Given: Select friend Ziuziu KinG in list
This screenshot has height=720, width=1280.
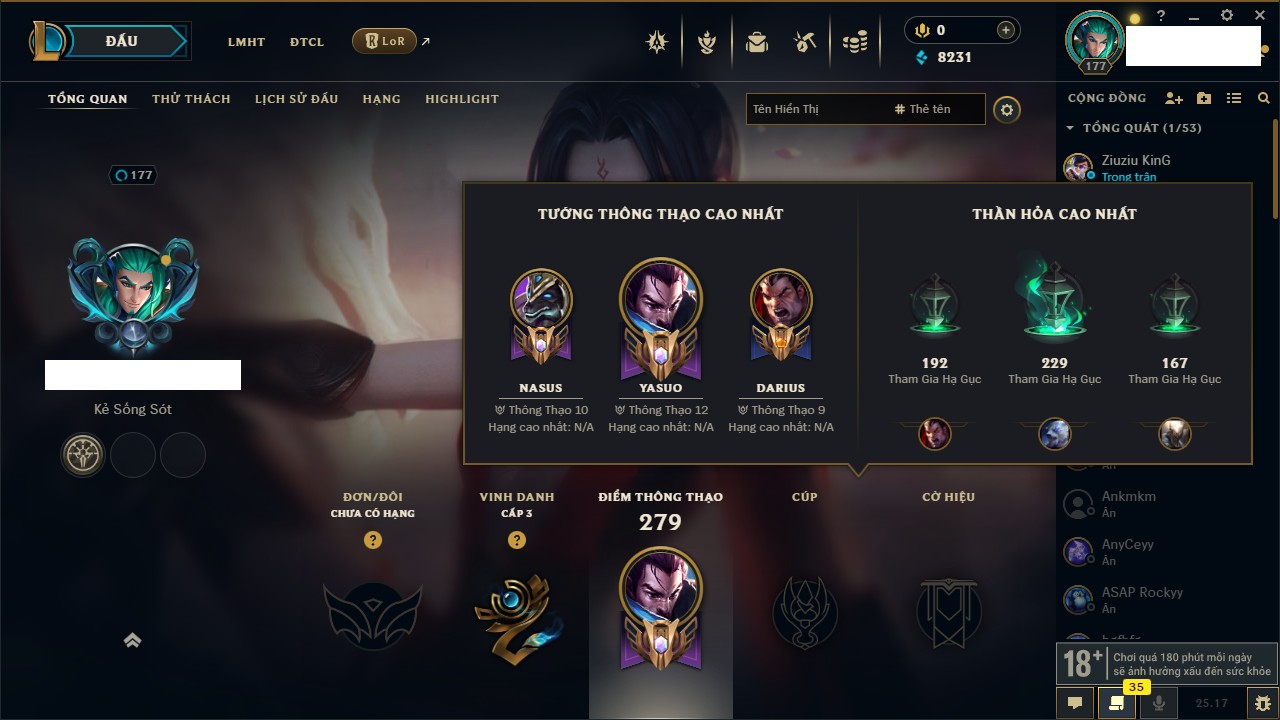Looking at the screenshot, I should [x=1135, y=167].
